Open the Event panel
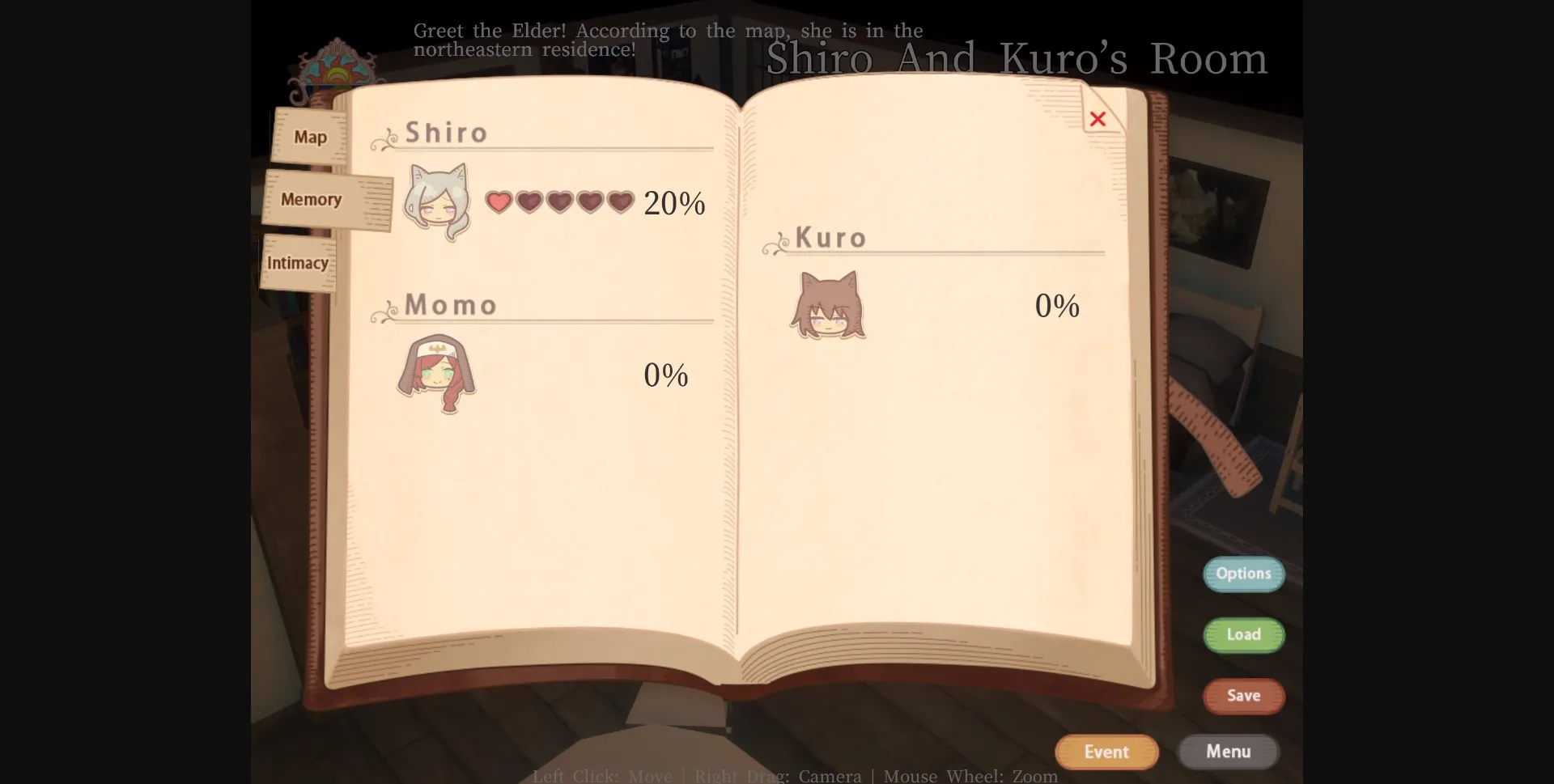This screenshot has height=784, width=1554. pyautogui.click(x=1106, y=752)
